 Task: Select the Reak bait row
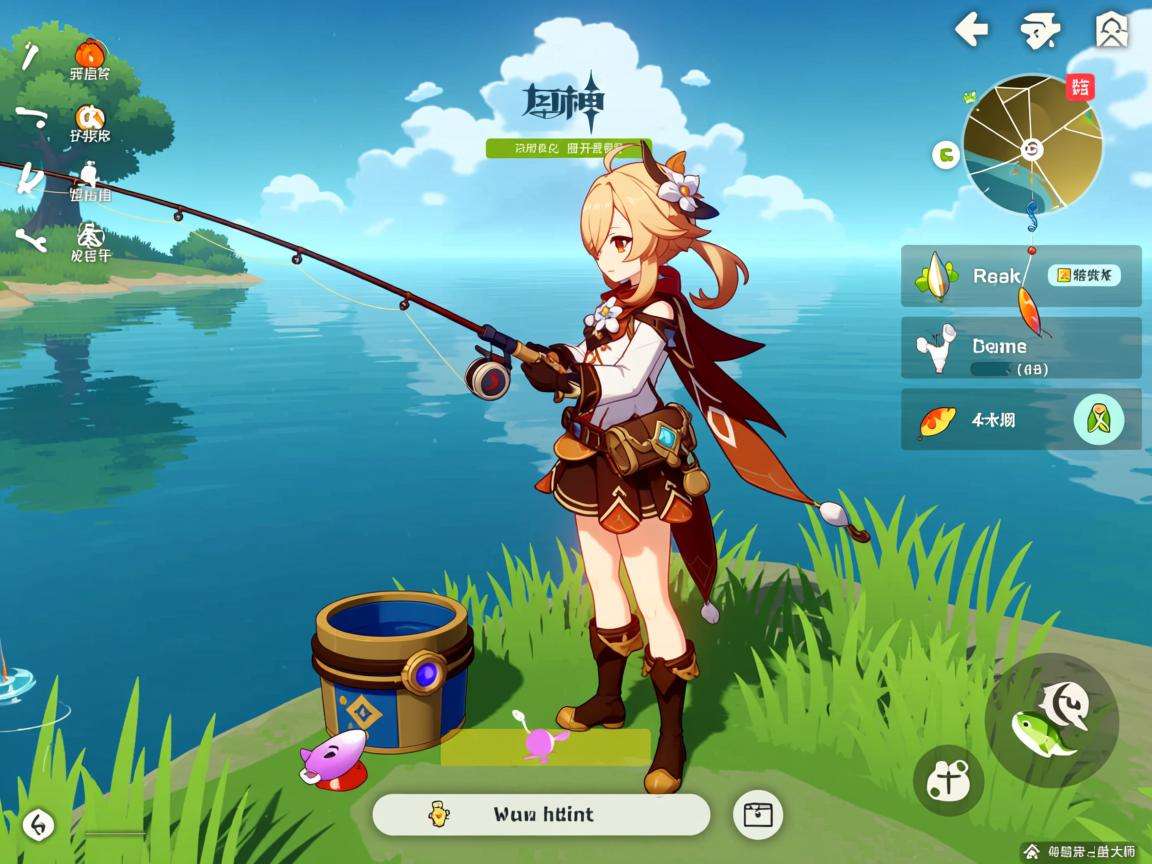point(1020,276)
